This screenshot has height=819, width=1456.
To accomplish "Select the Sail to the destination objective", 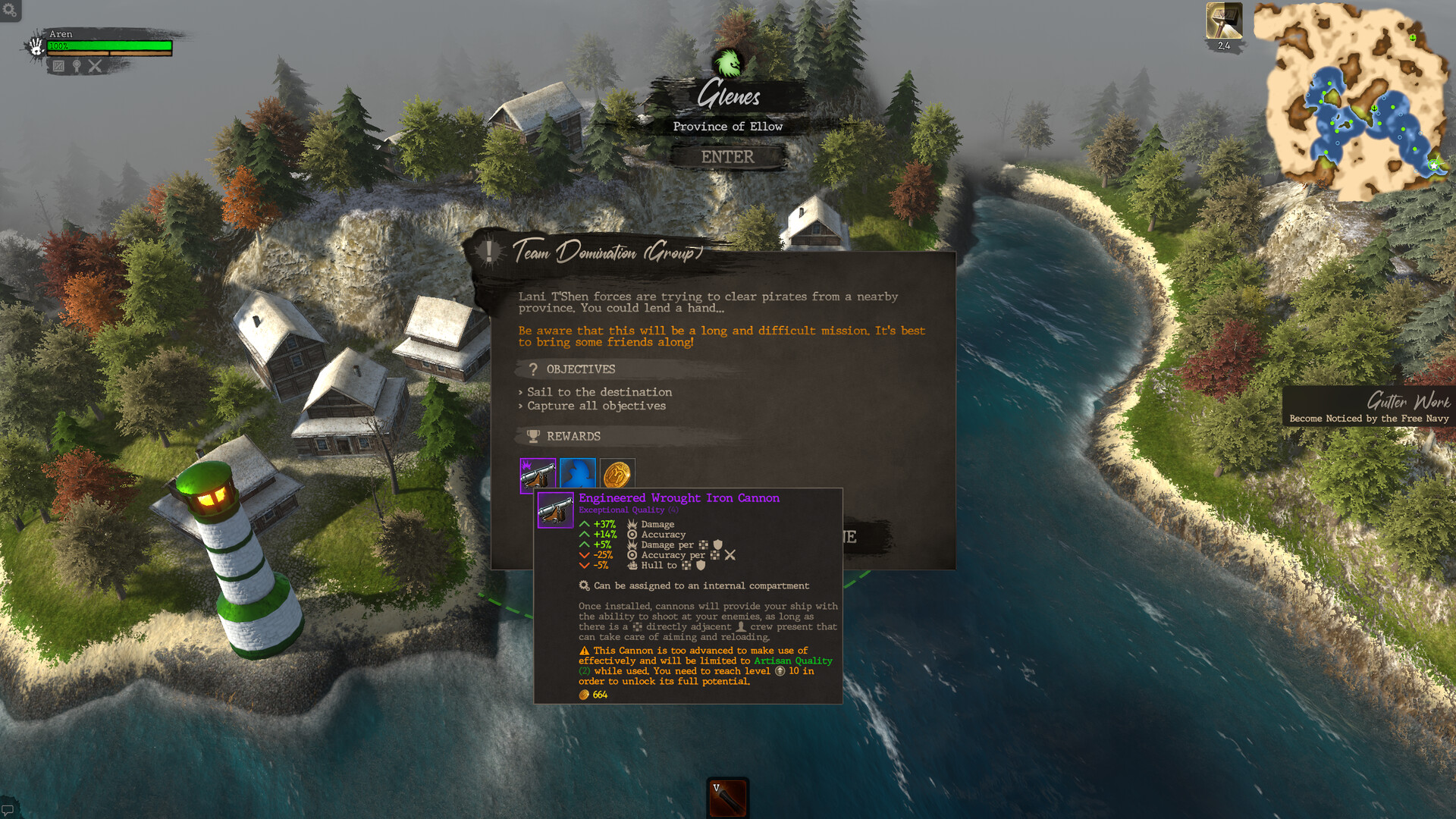I will pos(599,392).
